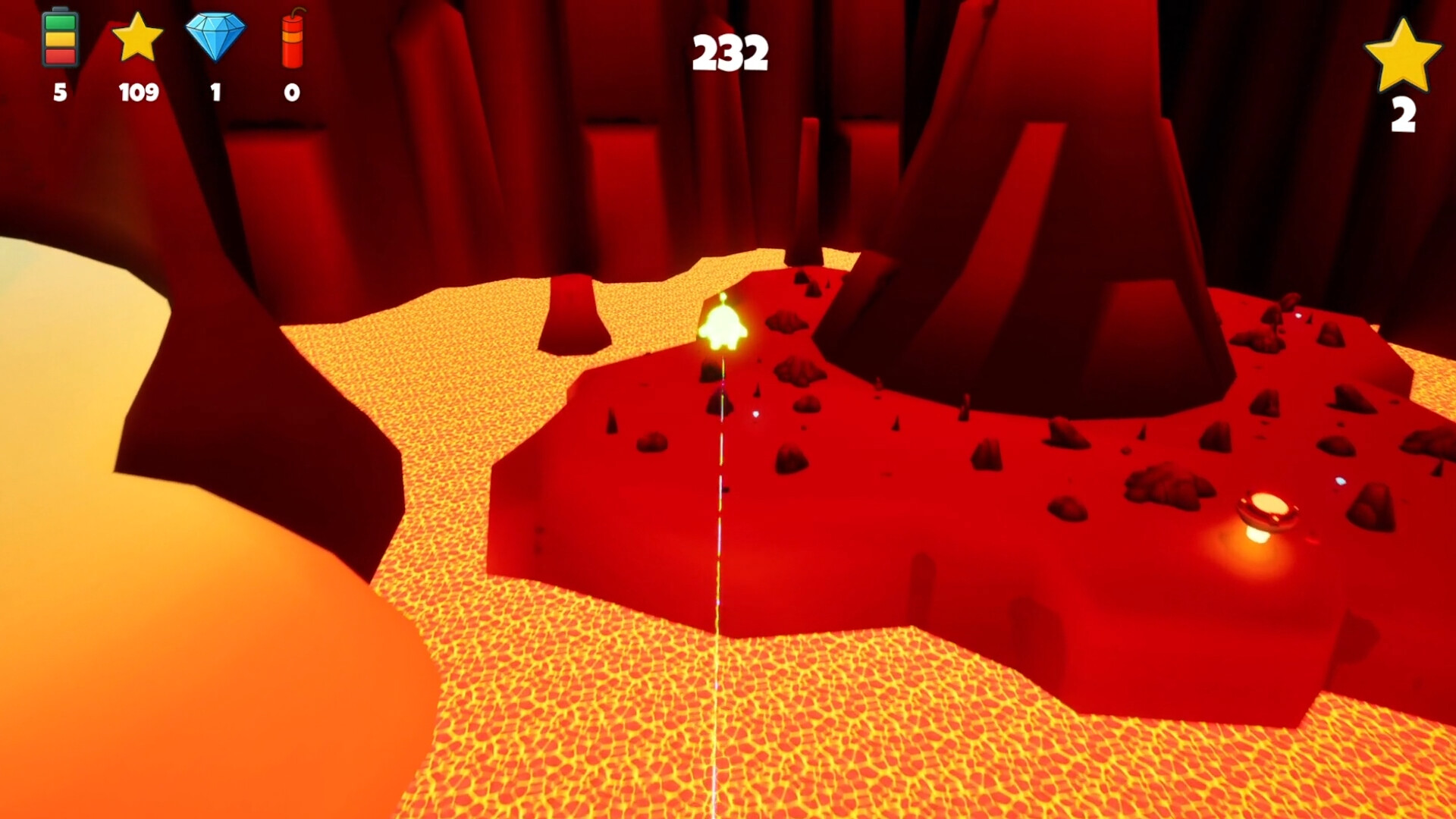
Task: Click the blue diamond gem icon
Action: (x=216, y=38)
